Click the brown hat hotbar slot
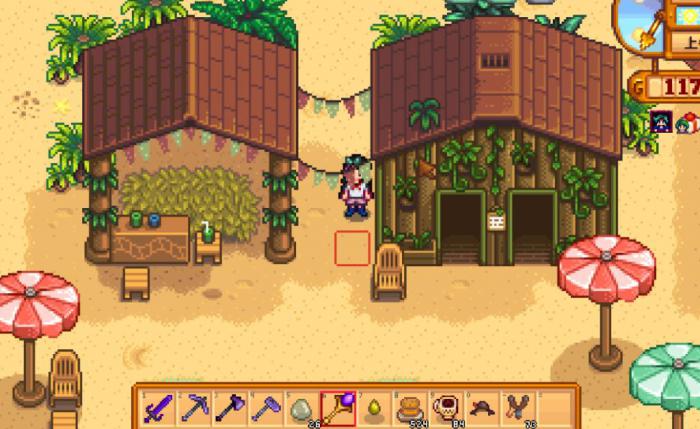The image size is (700, 429). pos(481,407)
